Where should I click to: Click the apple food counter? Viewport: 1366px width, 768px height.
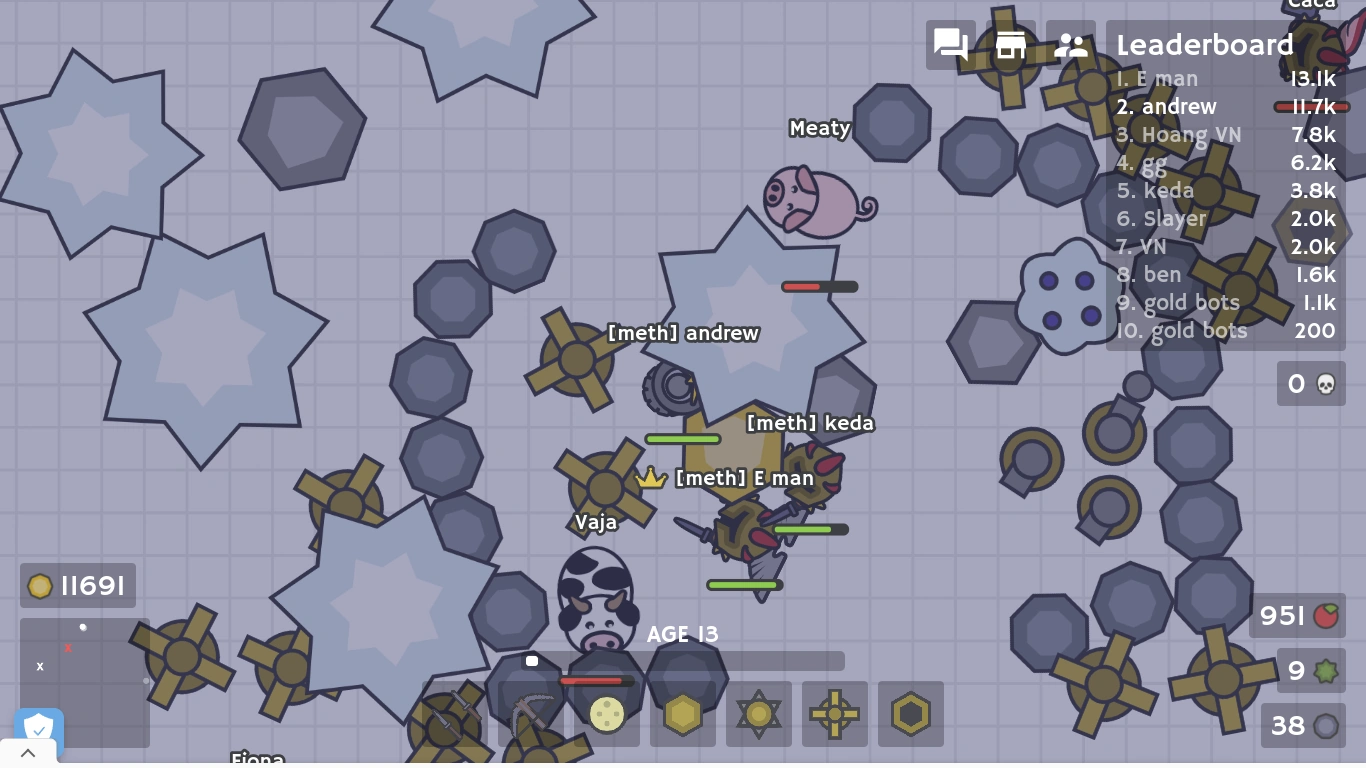[x=1297, y=616]
